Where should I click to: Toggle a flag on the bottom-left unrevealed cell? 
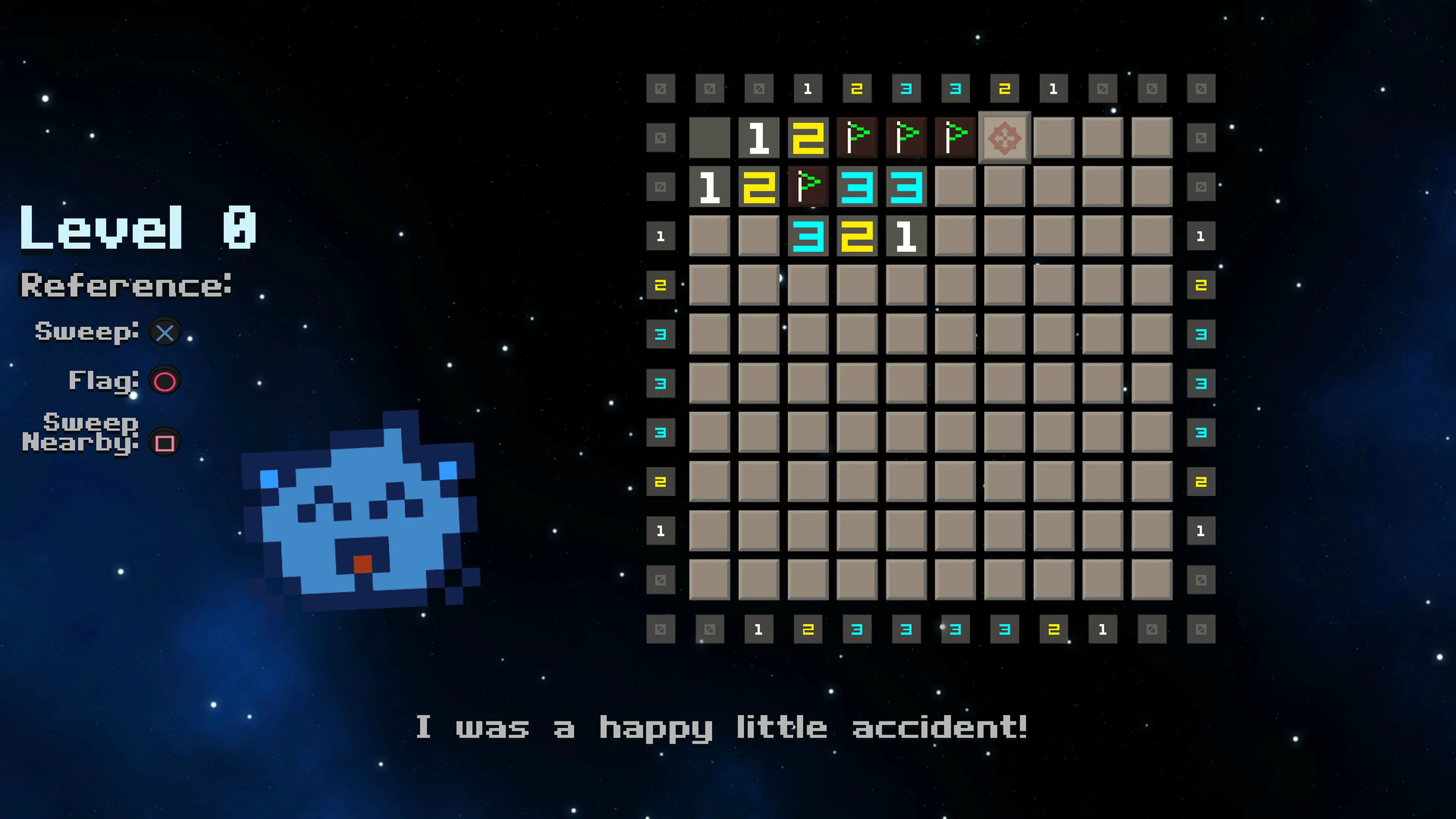[x=710, y=581]
